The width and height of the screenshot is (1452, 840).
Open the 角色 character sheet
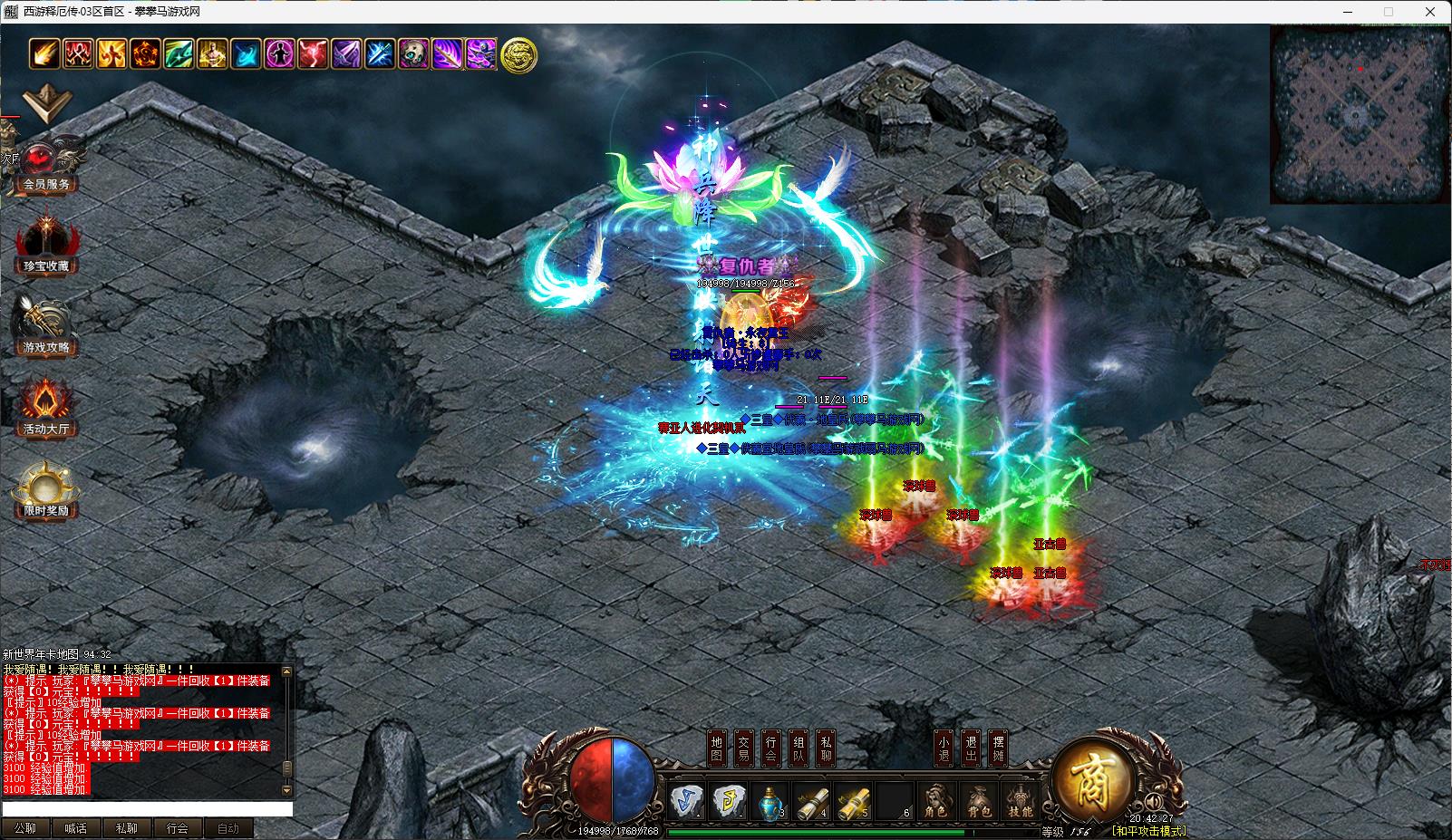pos(936,802)
